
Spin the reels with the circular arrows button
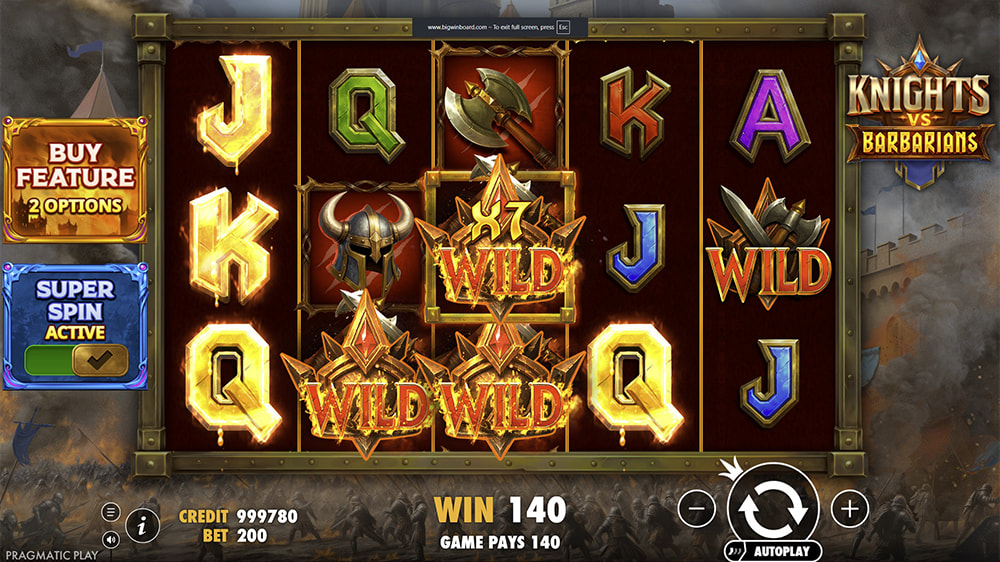[773, 509]
